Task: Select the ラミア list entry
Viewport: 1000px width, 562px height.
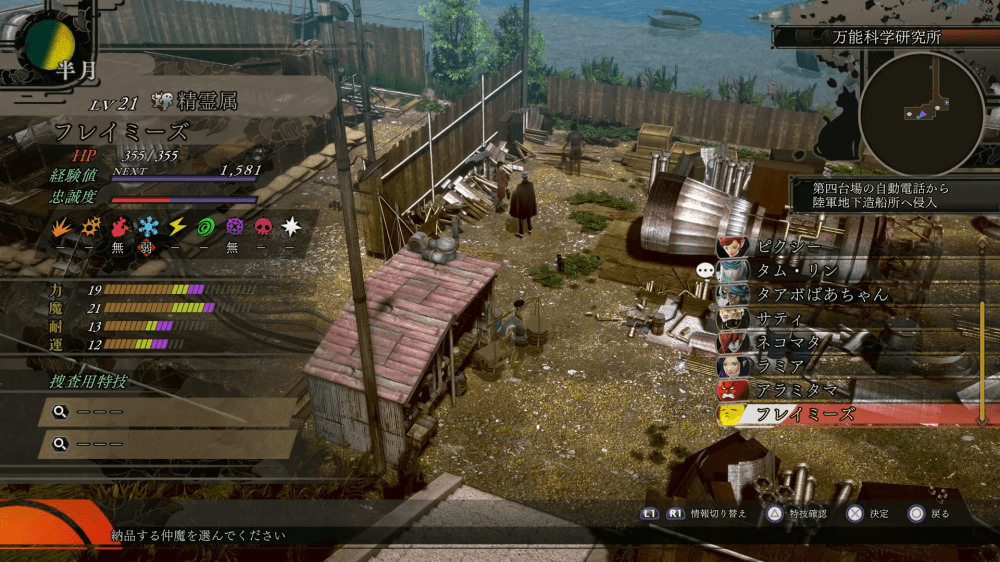Action: coord(780,366)
